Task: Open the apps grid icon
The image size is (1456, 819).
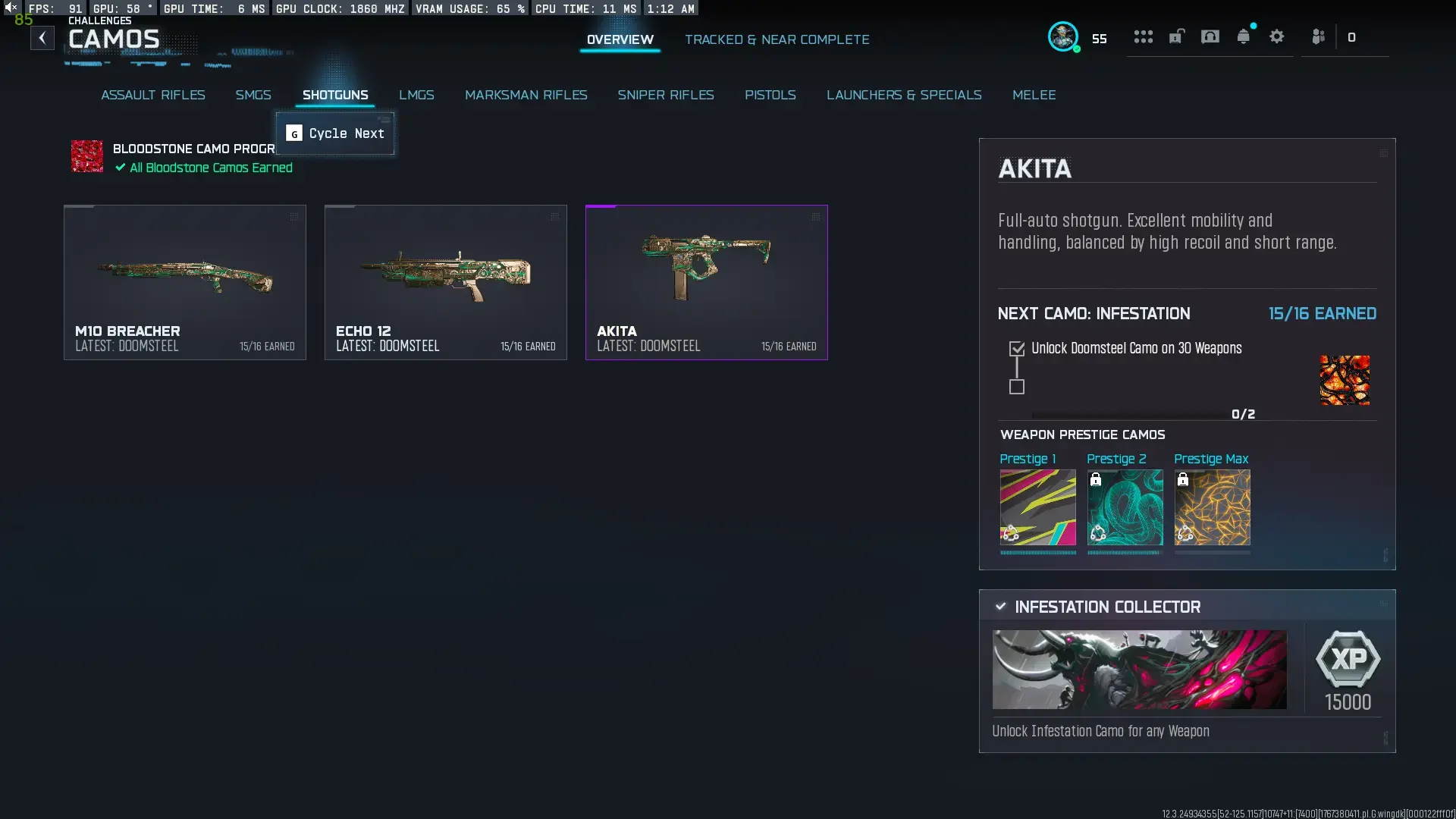Action: (1143, 36)
